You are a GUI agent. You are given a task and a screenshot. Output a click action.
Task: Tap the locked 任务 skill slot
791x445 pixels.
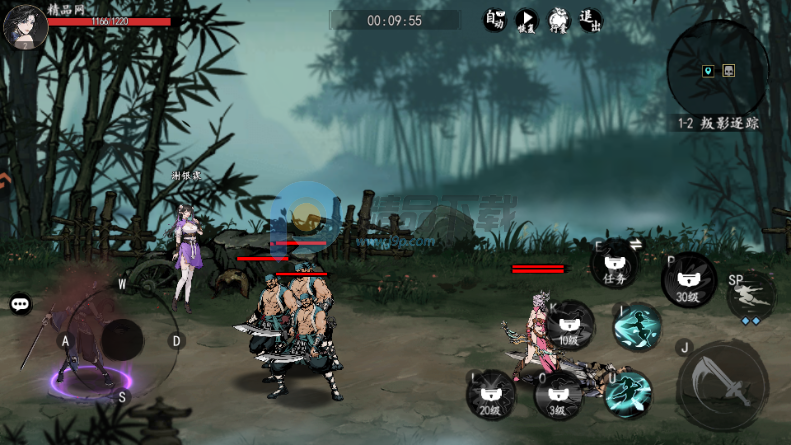coord(614,266)
